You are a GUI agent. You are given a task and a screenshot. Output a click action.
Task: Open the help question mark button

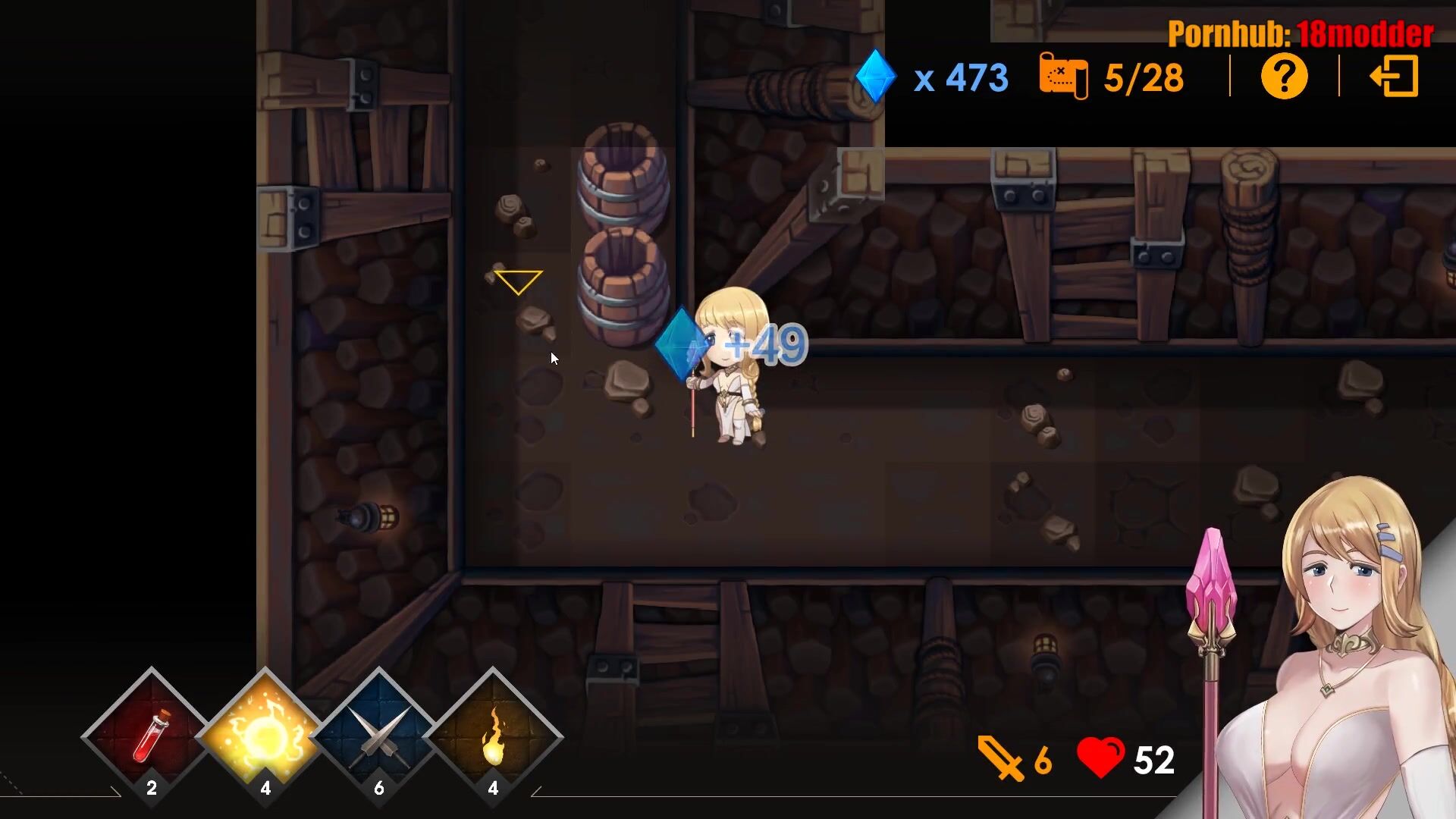[1284, 77]
